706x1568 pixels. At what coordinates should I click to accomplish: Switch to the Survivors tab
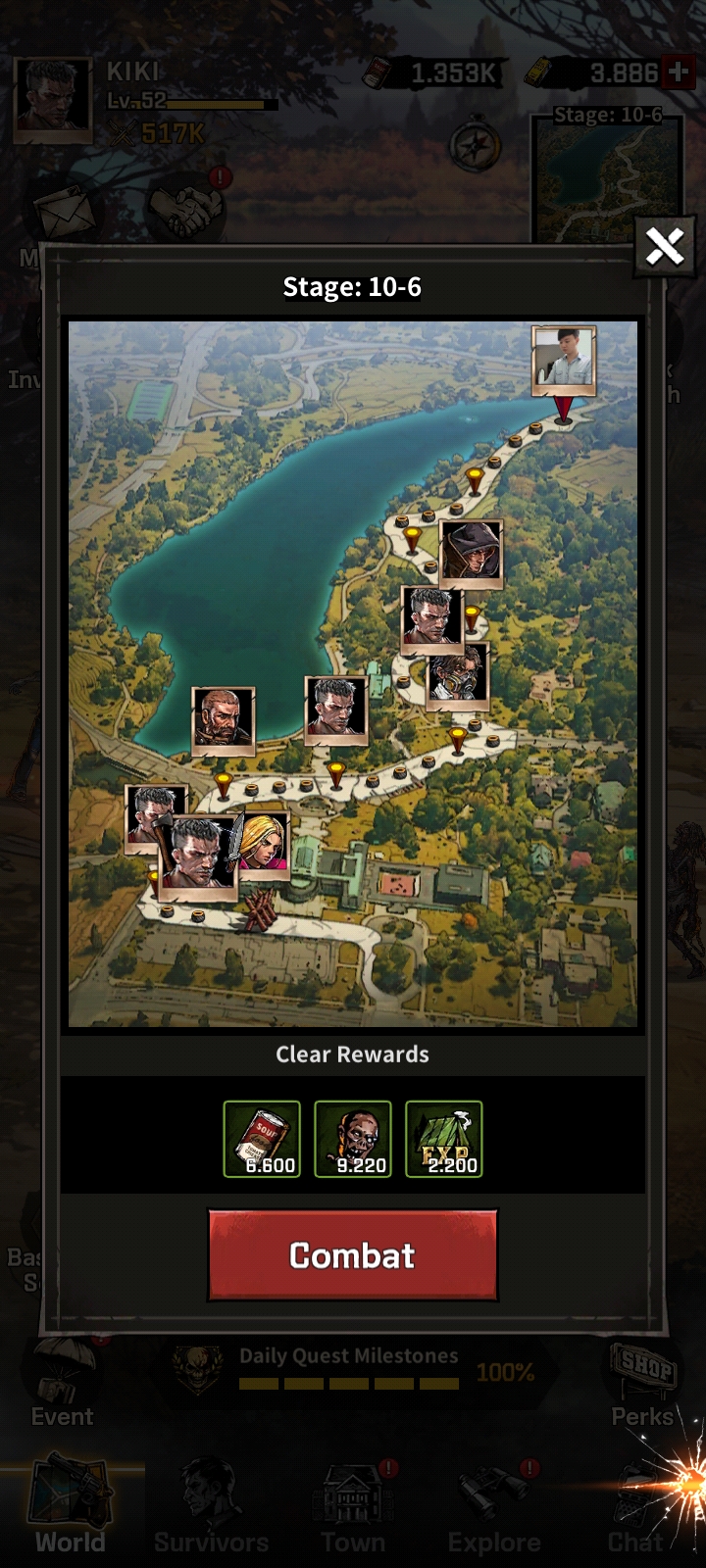pos(211,1509)
